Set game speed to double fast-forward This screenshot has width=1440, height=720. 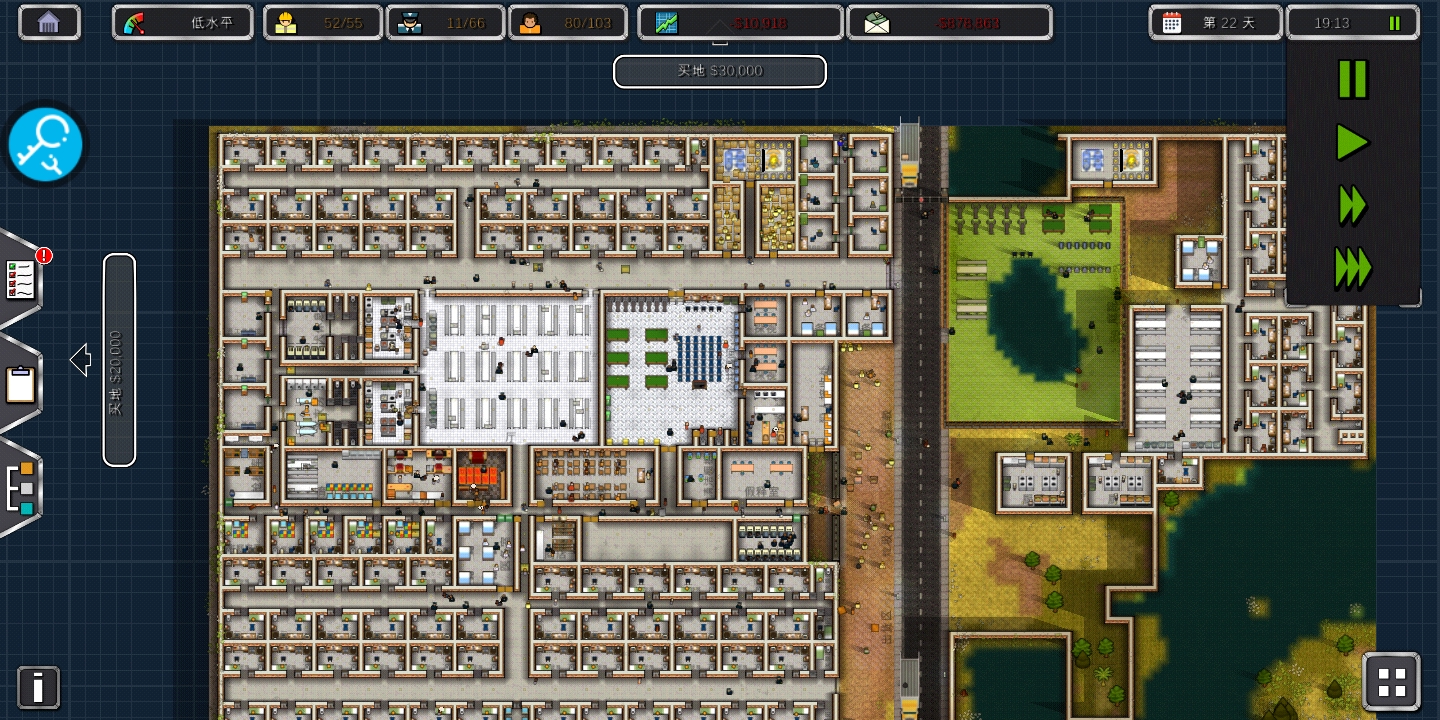(x=1352, y=206)
